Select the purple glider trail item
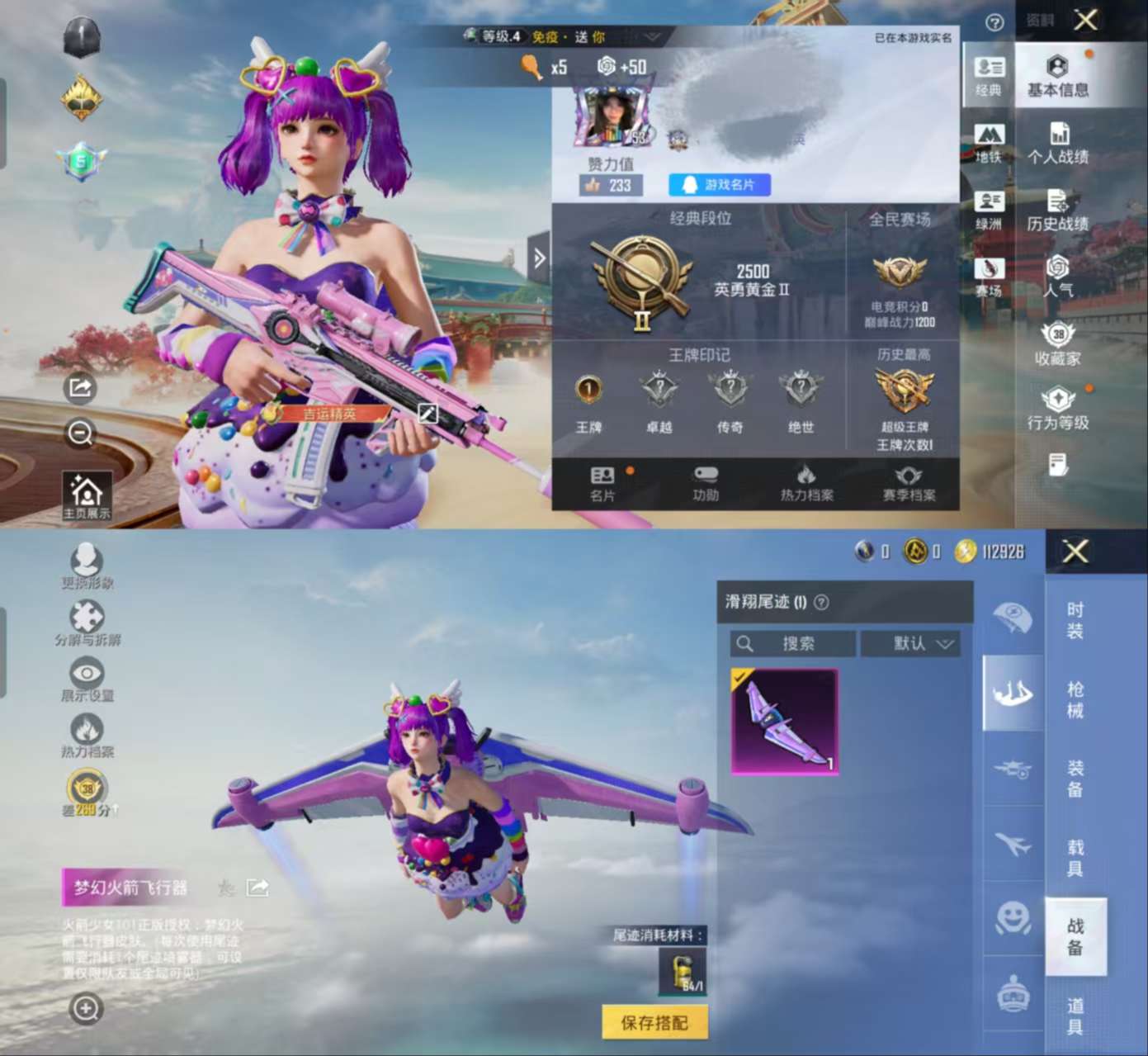The width and height of the screenshot is (1148, 1056). [x=784, y=722]
